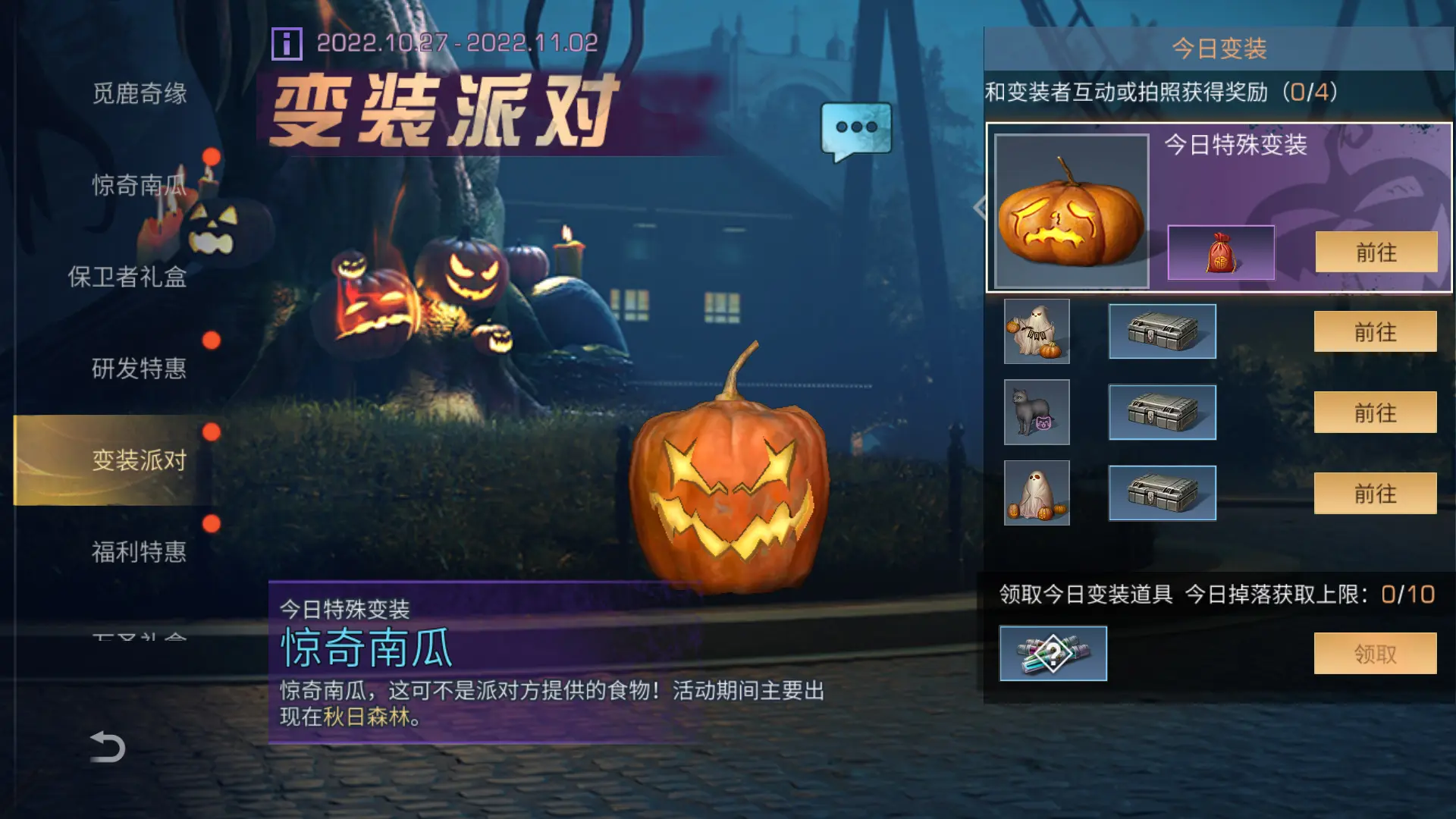This screenshot has height=819, width=1456.
Task: Click the gray cat disguise icon
Action: [1036, 413]
